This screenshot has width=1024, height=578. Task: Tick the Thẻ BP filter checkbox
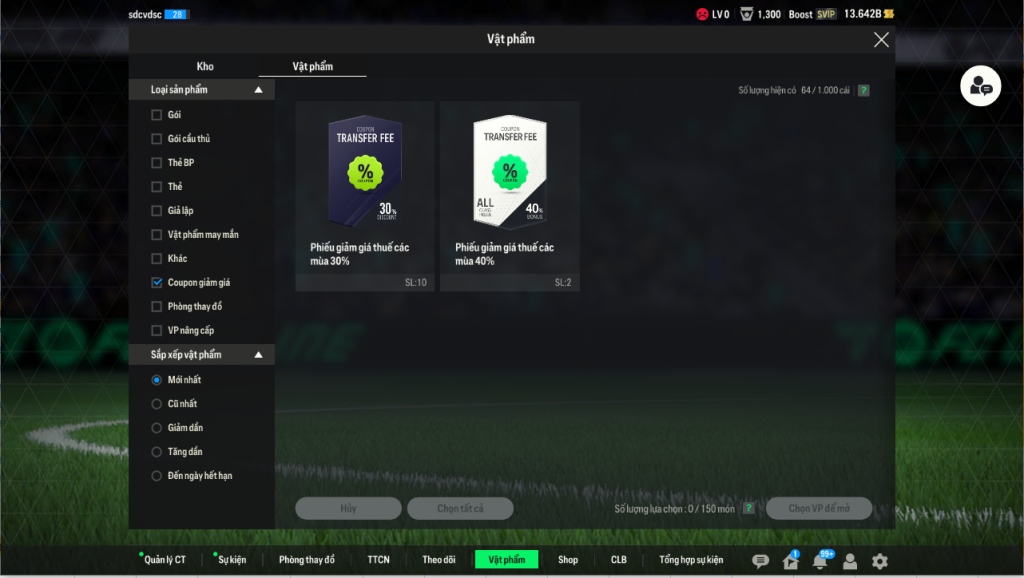pyautogui.click(x=156, y=163)
